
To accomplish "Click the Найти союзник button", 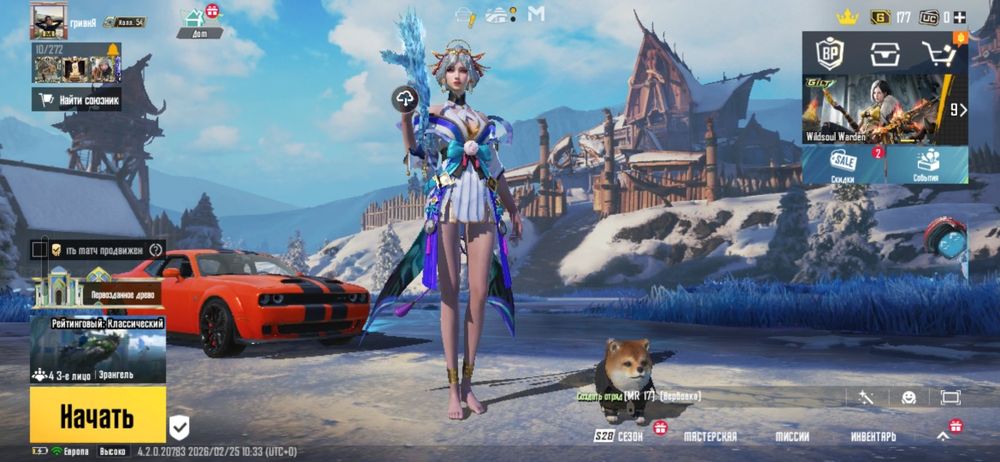I will pyautogui.click(x=77, y=100).
